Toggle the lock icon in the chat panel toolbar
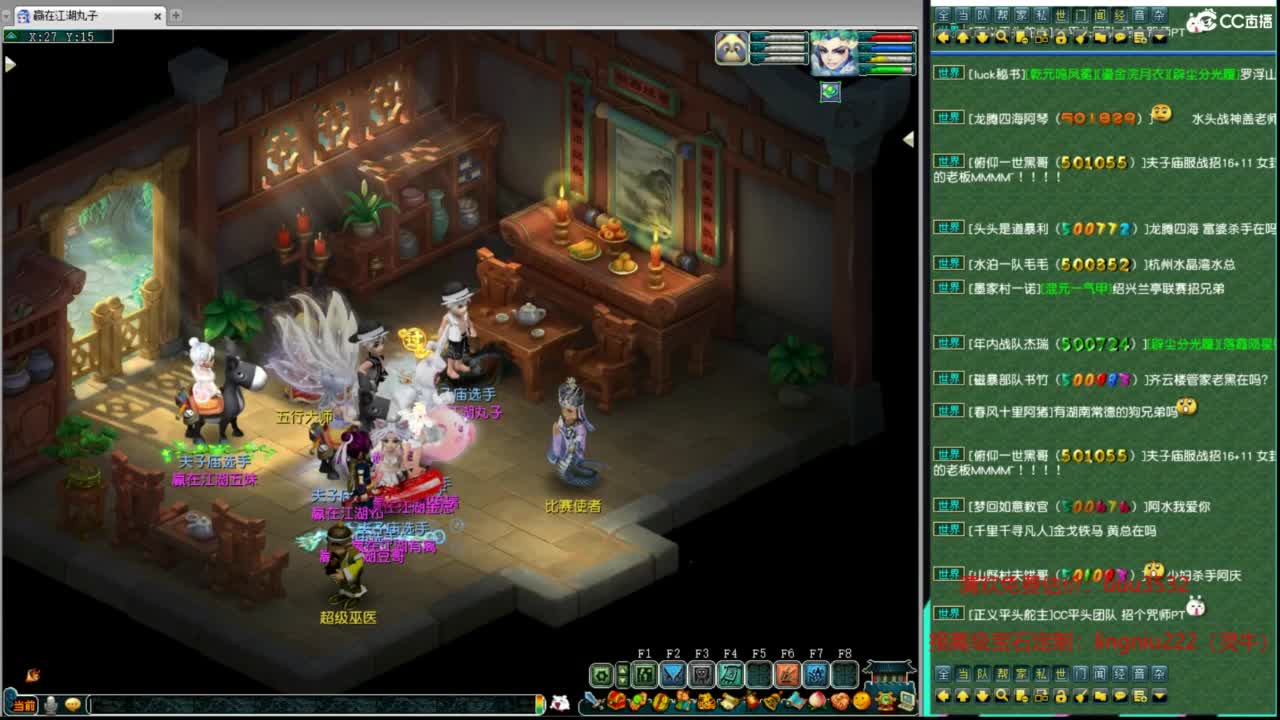The width and height of the screenshot is (1280, 720). 1061,37
